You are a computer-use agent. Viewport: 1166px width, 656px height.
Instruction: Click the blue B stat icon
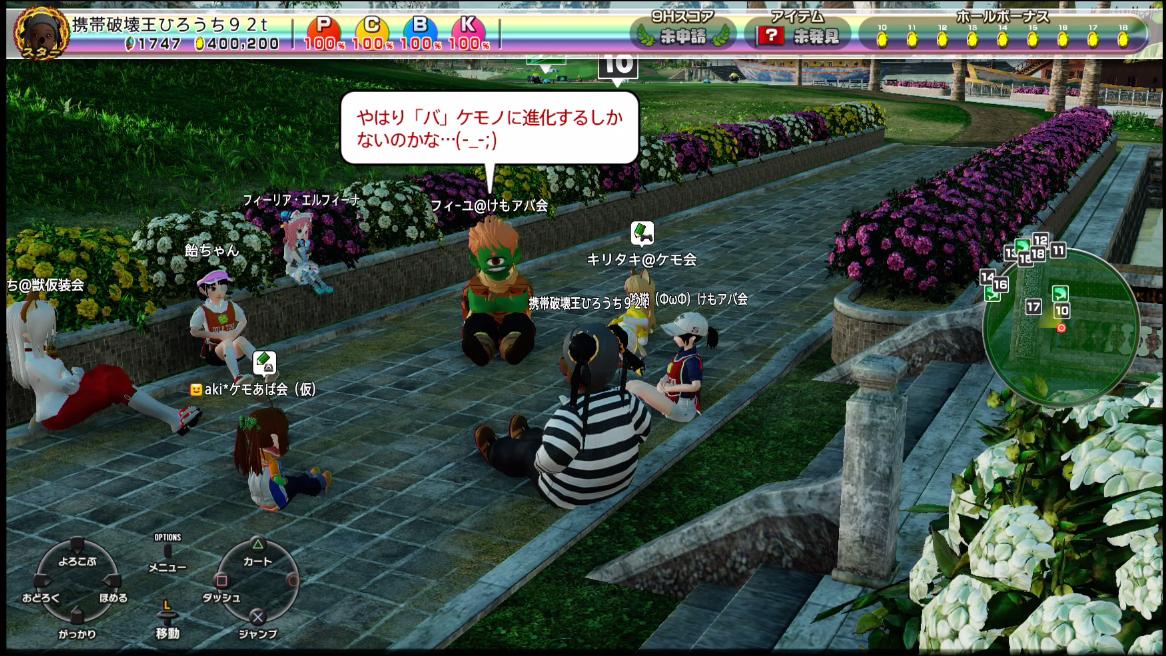[421, 27]
